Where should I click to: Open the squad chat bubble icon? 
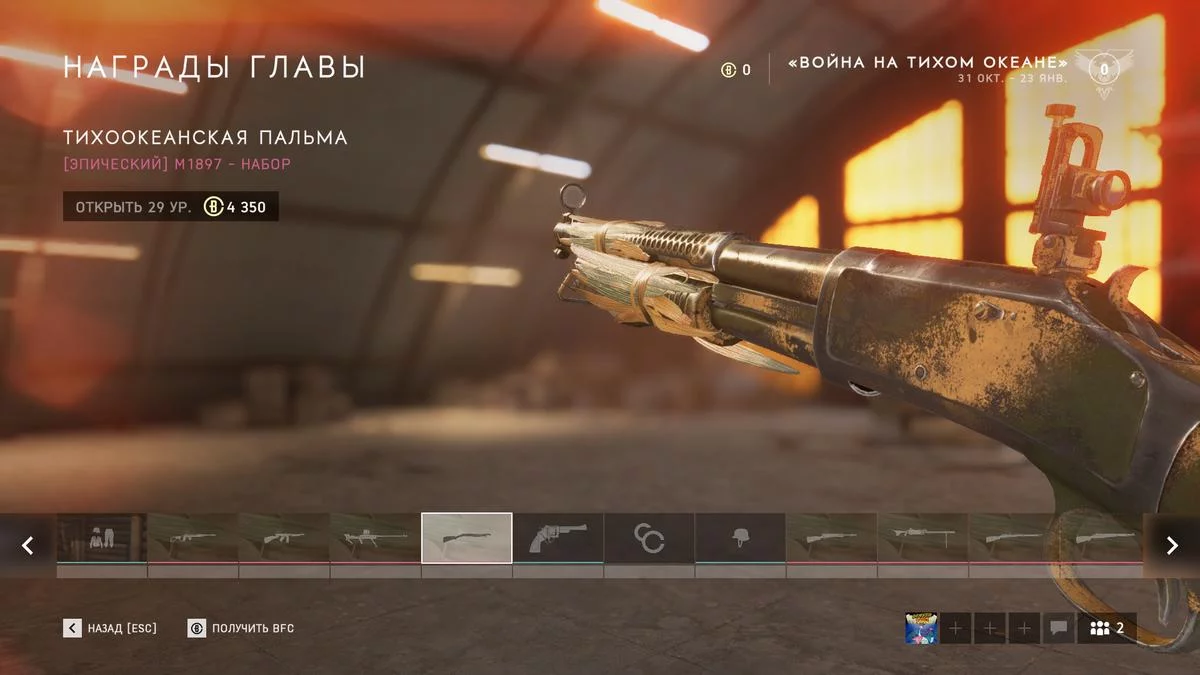[1057, 628]
